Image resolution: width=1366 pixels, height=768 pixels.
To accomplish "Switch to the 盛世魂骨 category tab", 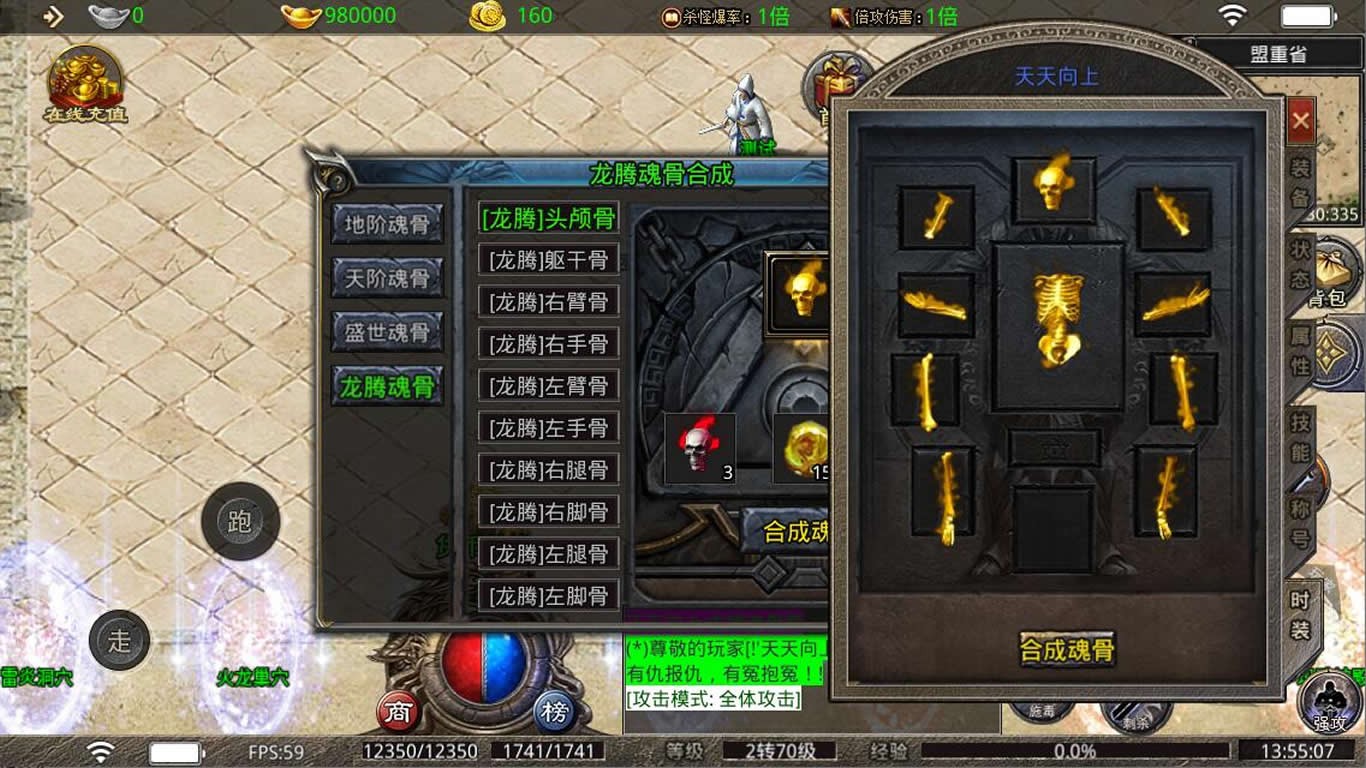I will click(x=389, y=333).
